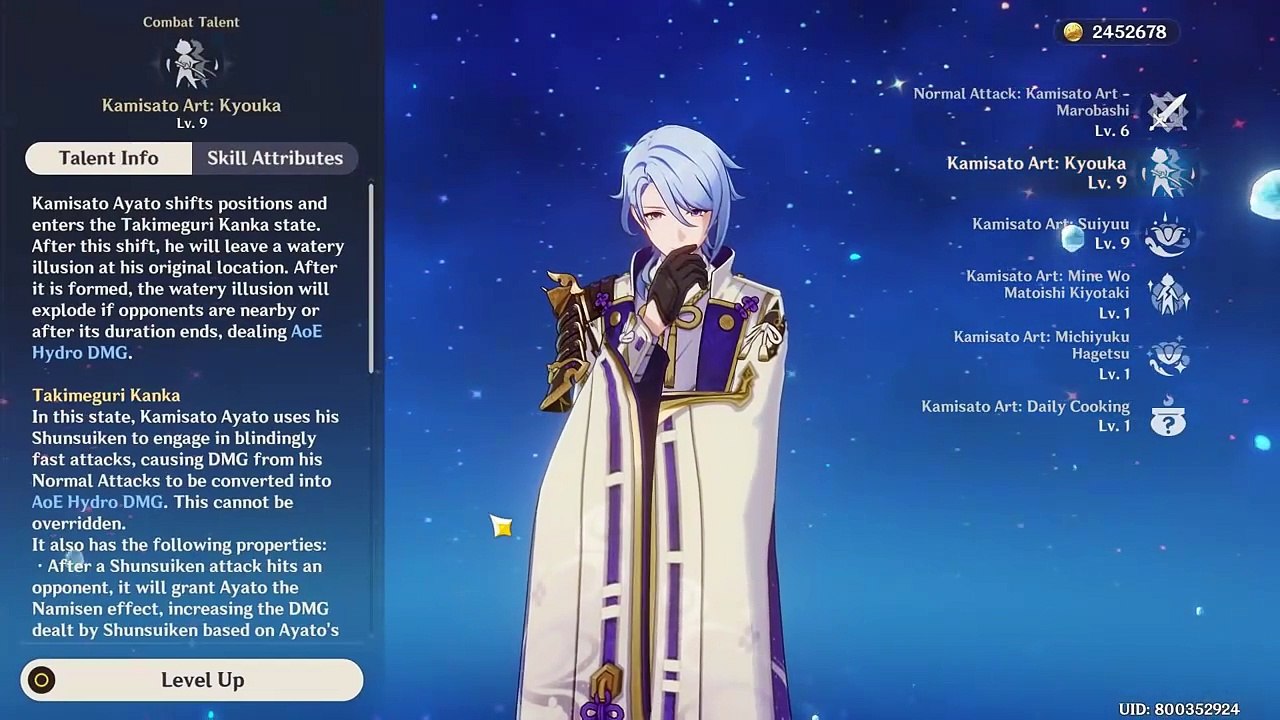View the Kamisato Art: Suiyuu talent
The image size is (1280, 720).
(1167, 233)
